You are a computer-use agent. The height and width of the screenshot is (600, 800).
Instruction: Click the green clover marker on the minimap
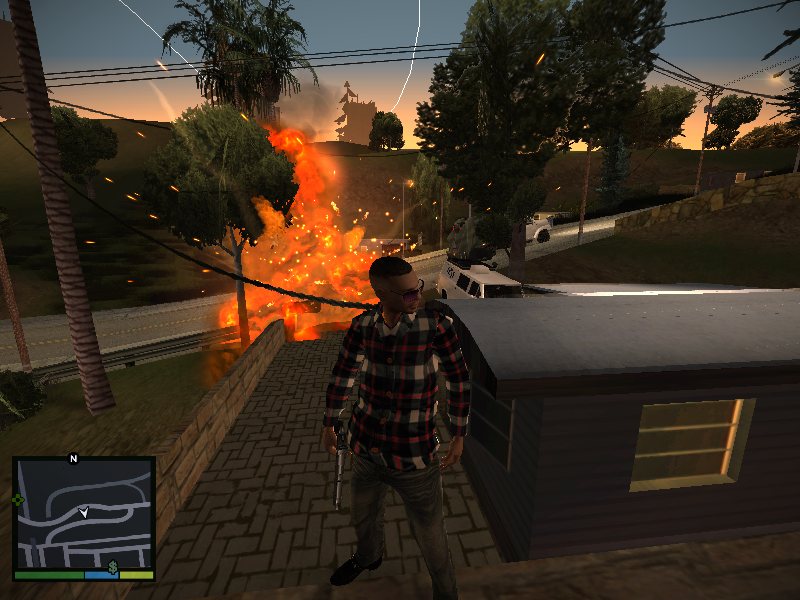point(18,499)
